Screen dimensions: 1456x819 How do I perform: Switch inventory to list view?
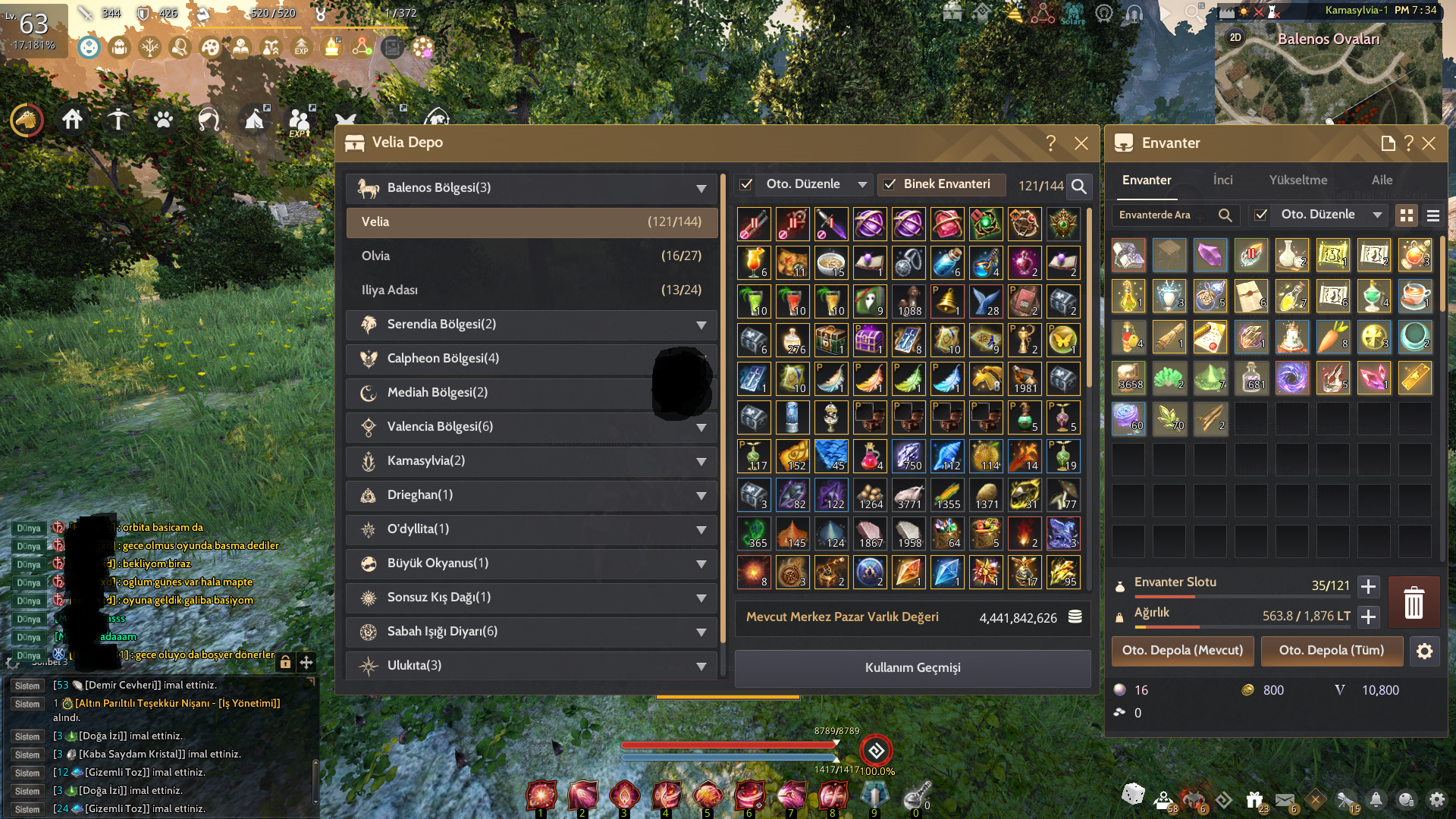click(x=1433, y=216)
